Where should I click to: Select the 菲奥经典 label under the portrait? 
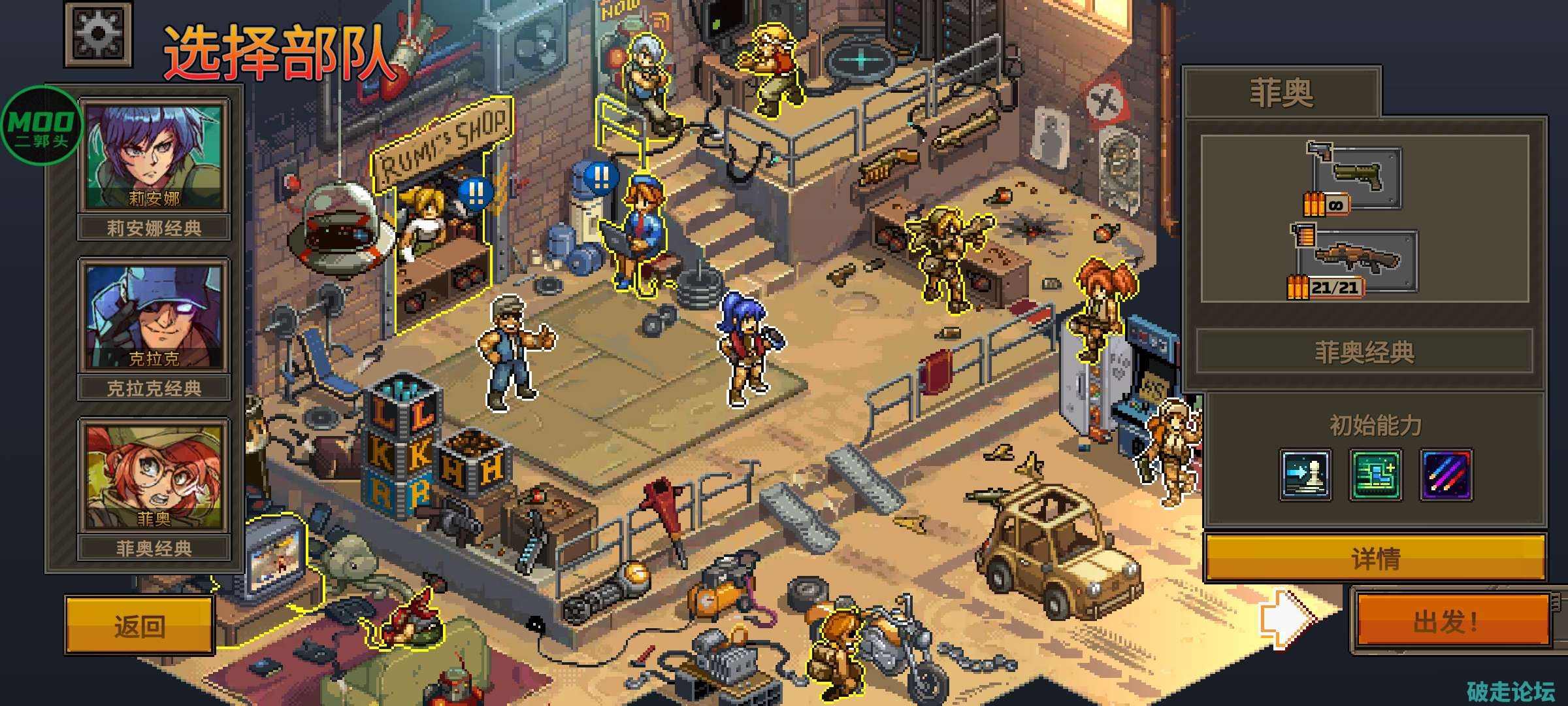tap(154, 548)
